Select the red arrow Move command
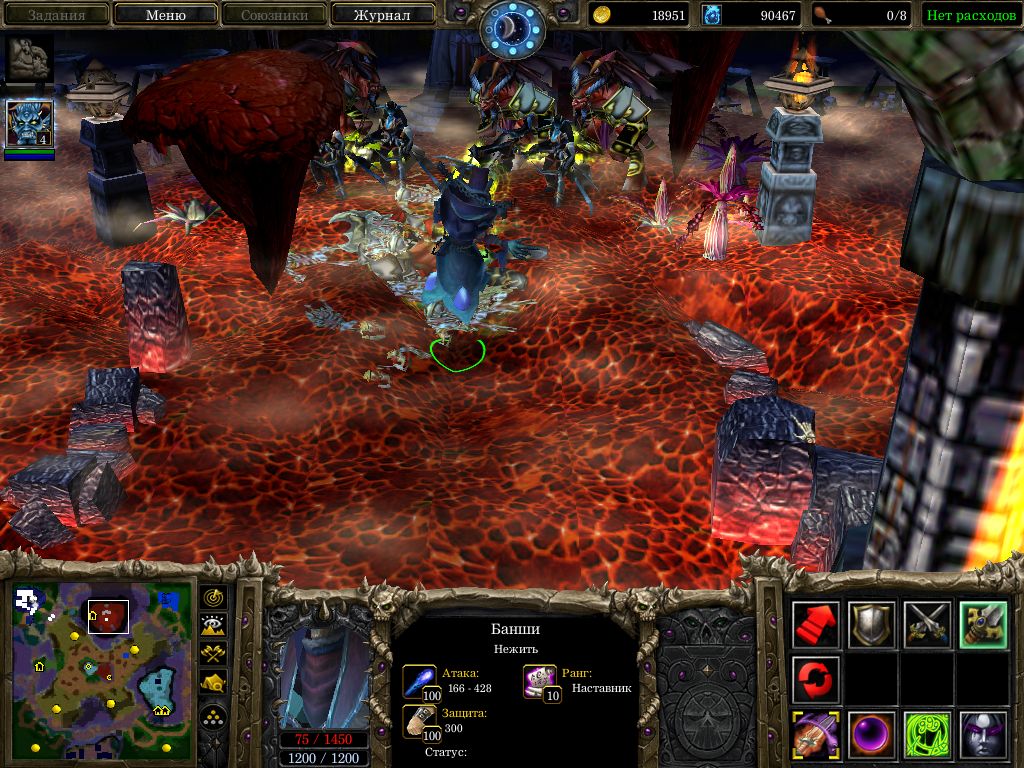The height and width of the screenshot is (768, 1024). pyautogui.click(x=816, y=625)
